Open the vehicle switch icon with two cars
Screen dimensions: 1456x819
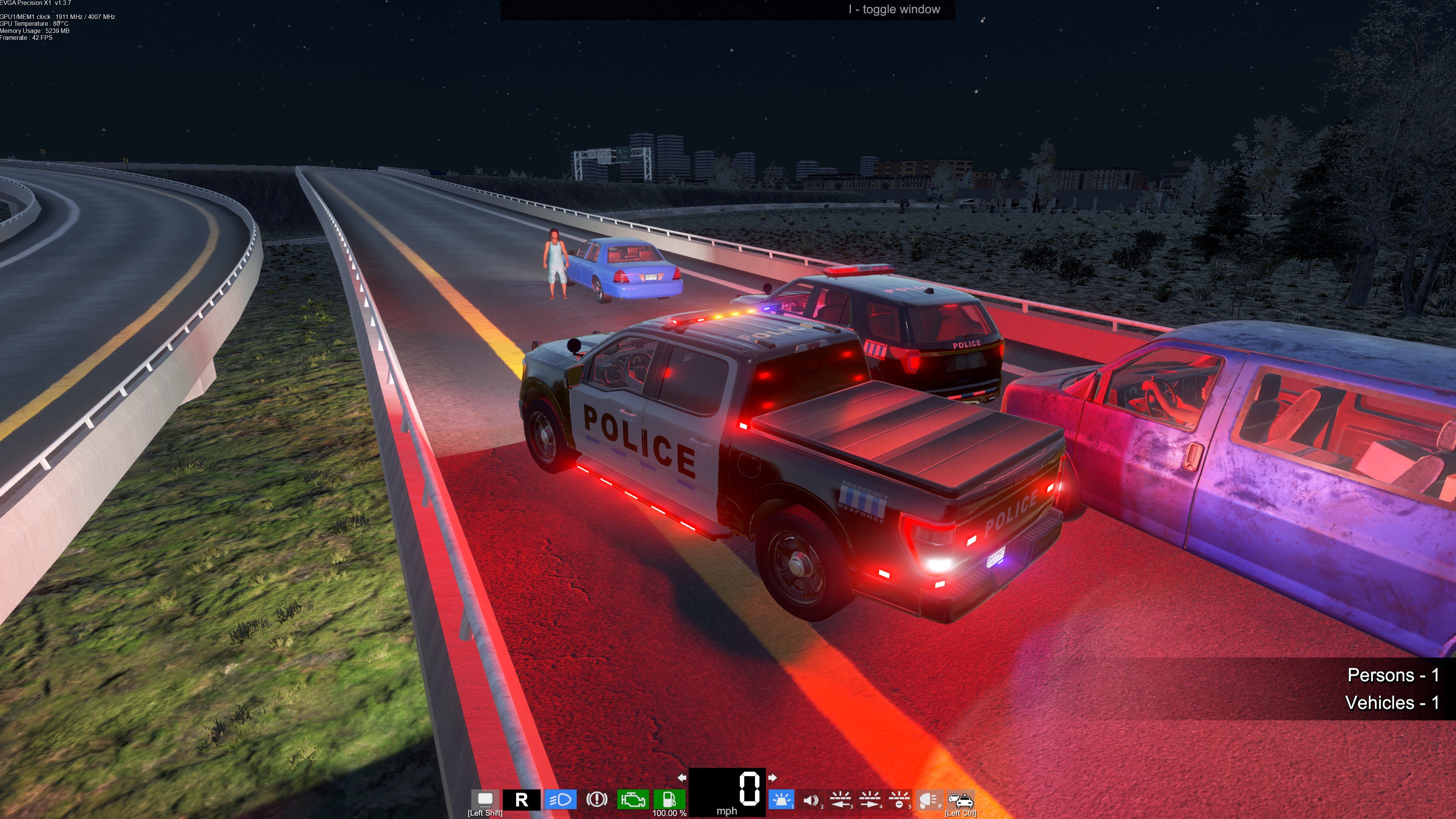click(x=960, y=800)
